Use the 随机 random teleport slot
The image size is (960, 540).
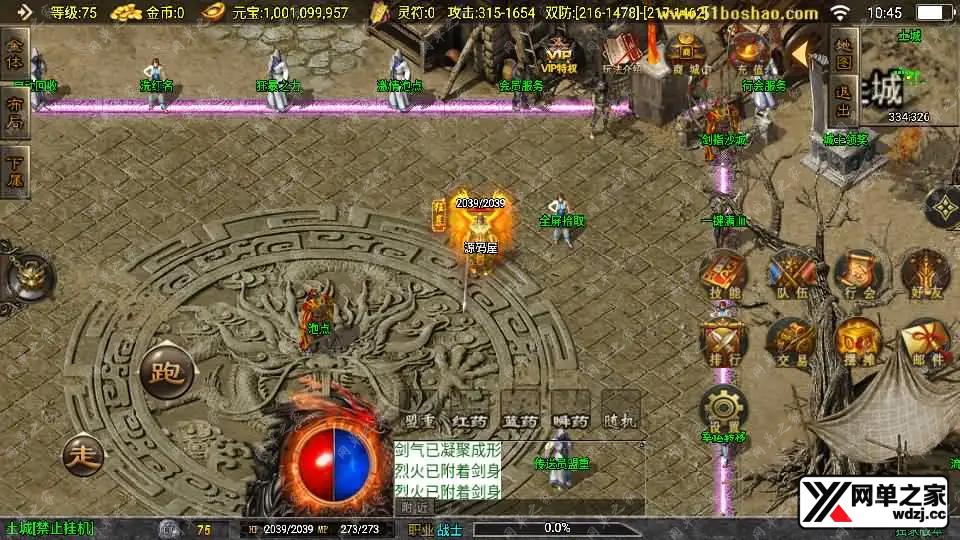620,412
